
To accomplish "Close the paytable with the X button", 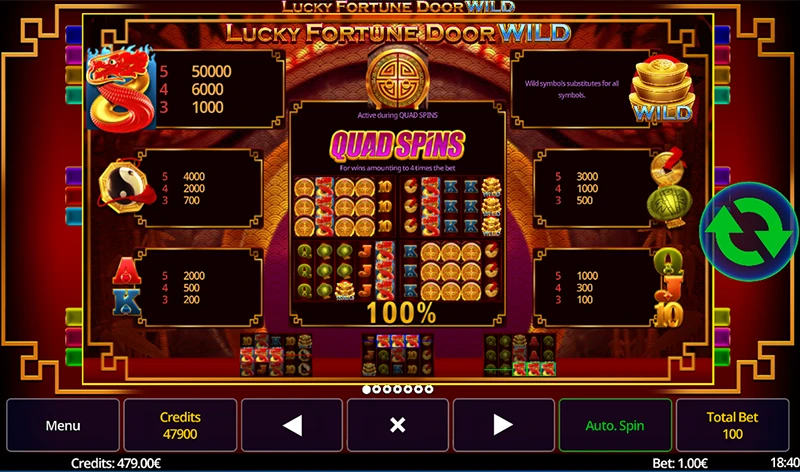I will click(x=397, y=425).
